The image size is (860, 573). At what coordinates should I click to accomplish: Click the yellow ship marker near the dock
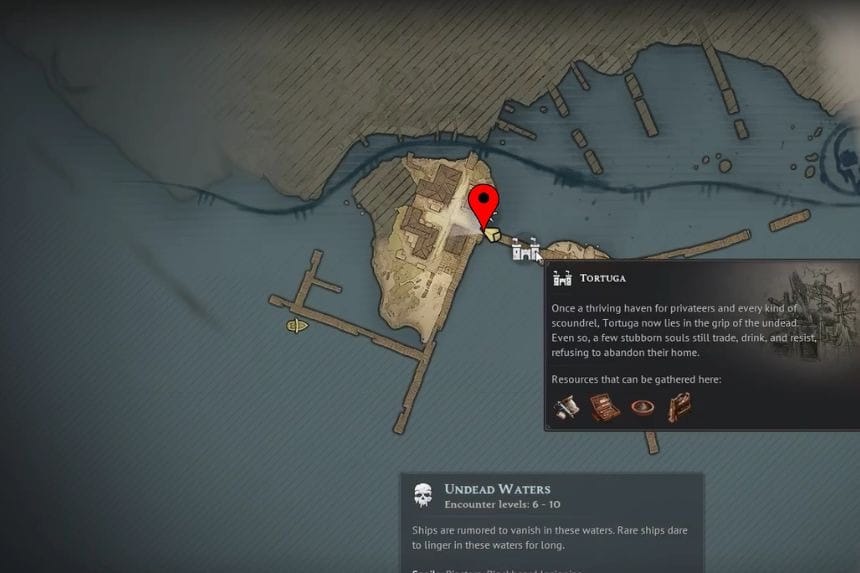[296, 326]
